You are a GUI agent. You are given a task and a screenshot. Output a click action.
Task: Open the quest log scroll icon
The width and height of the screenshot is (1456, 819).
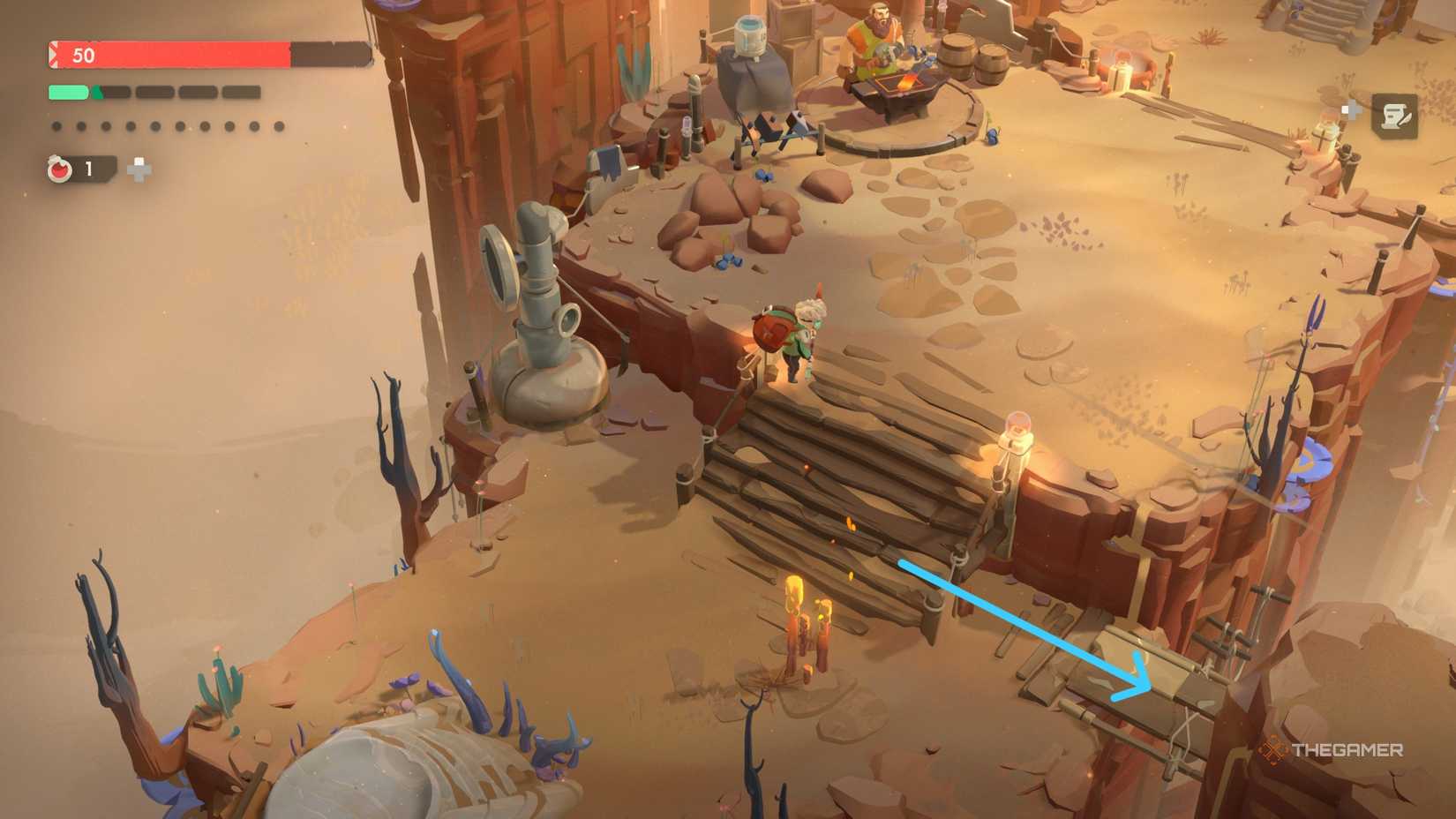[x=1394, y=116]
